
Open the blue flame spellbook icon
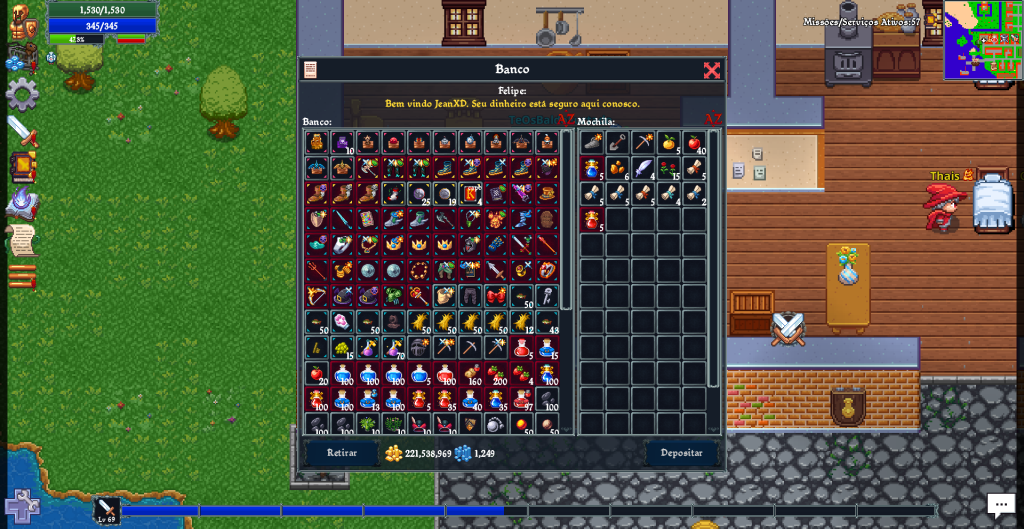coord(22,203)
